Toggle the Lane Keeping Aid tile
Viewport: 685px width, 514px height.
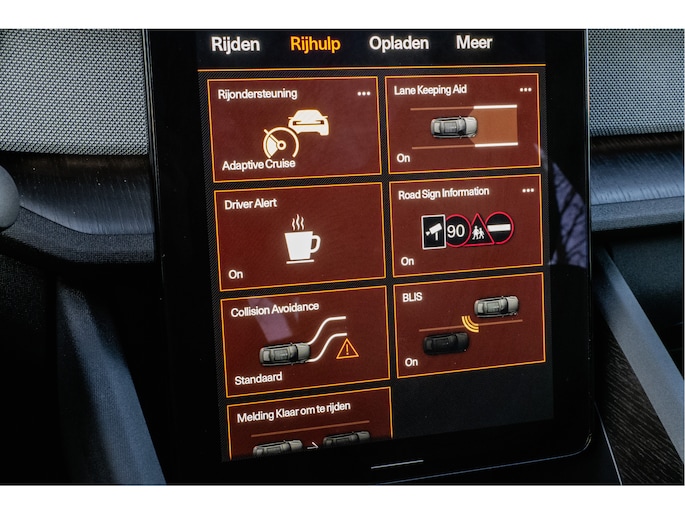pyautogui.click(x=463, y=125)
